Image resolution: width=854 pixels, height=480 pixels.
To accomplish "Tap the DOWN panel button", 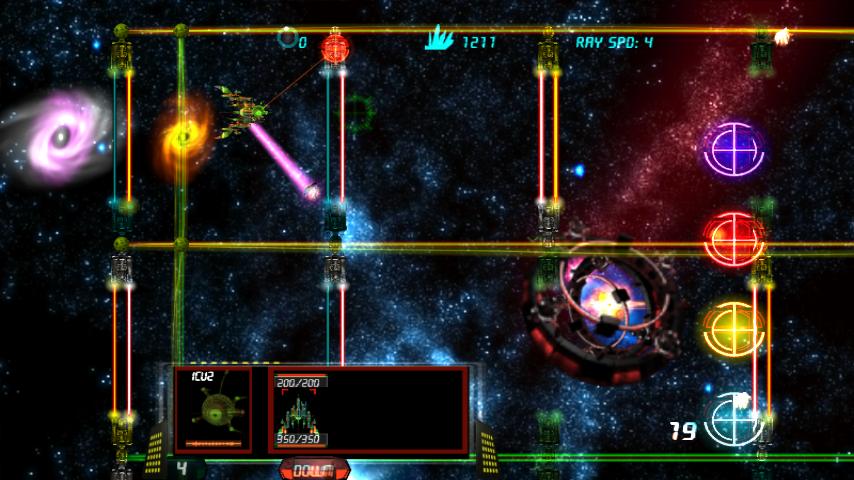I will pyautogui.click(x=315, y=468).
